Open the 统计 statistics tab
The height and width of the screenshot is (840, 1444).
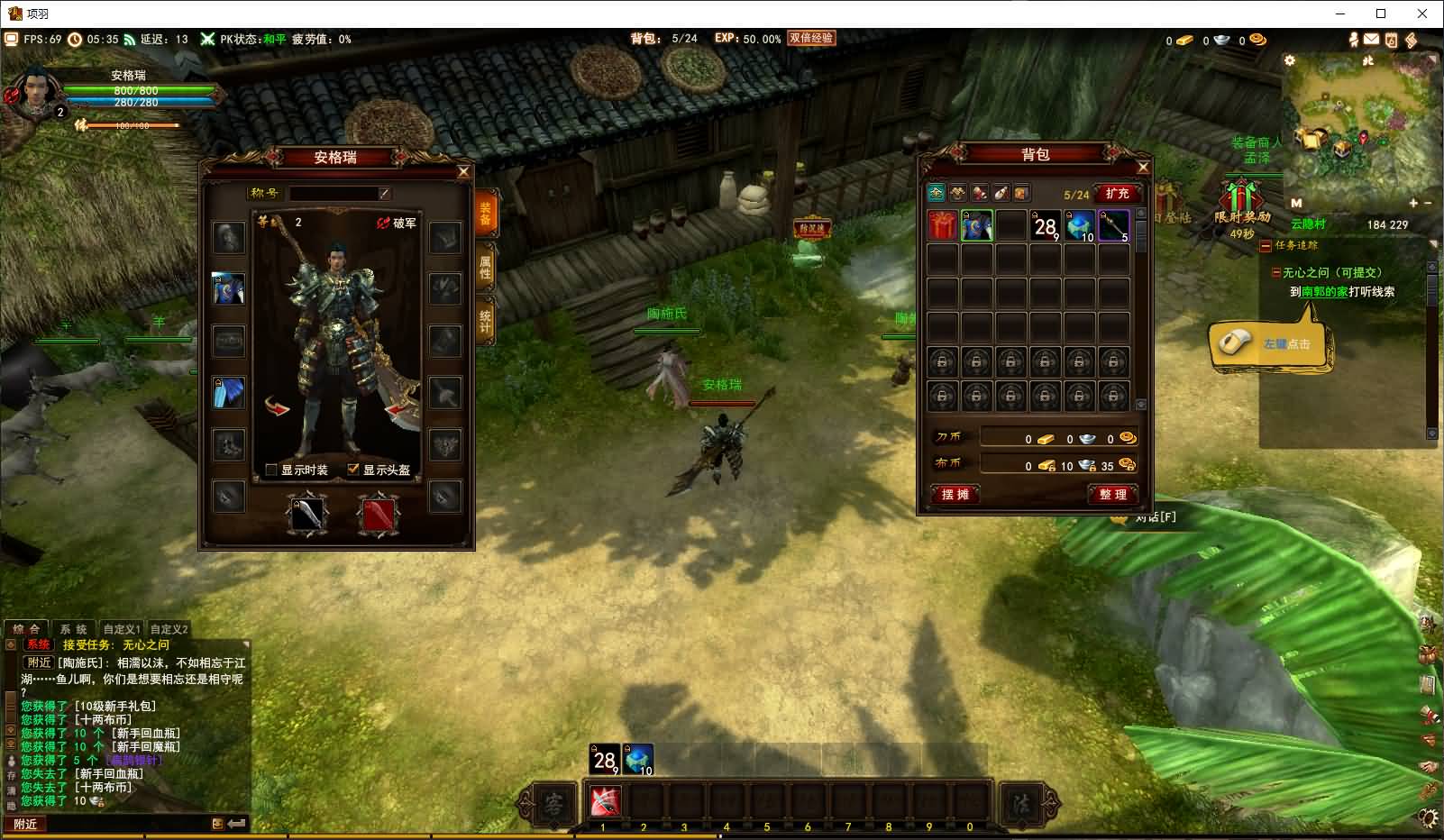485,321
